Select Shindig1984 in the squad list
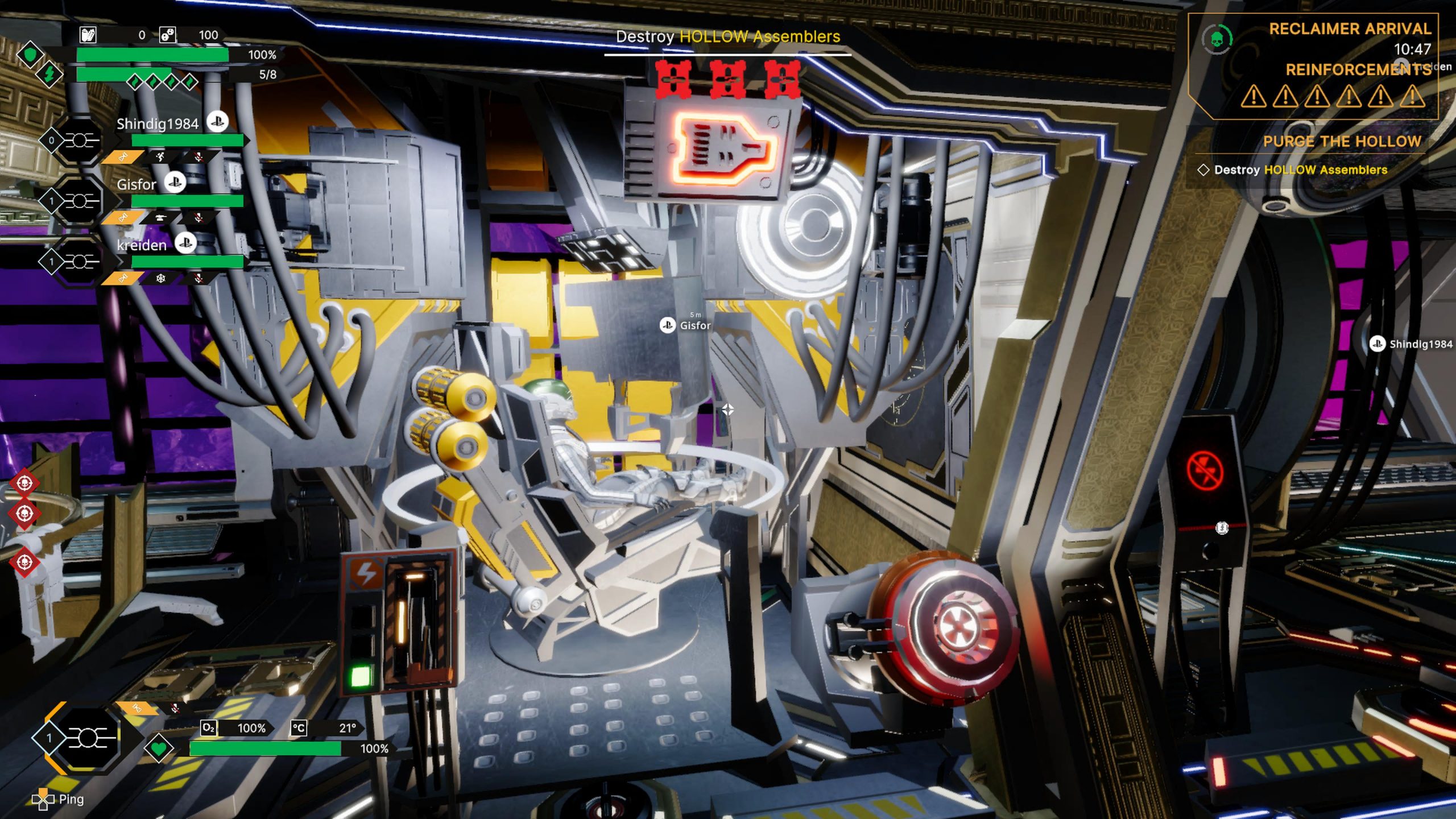This screenshot has height=819, width=1456. (x=157, y=124)
